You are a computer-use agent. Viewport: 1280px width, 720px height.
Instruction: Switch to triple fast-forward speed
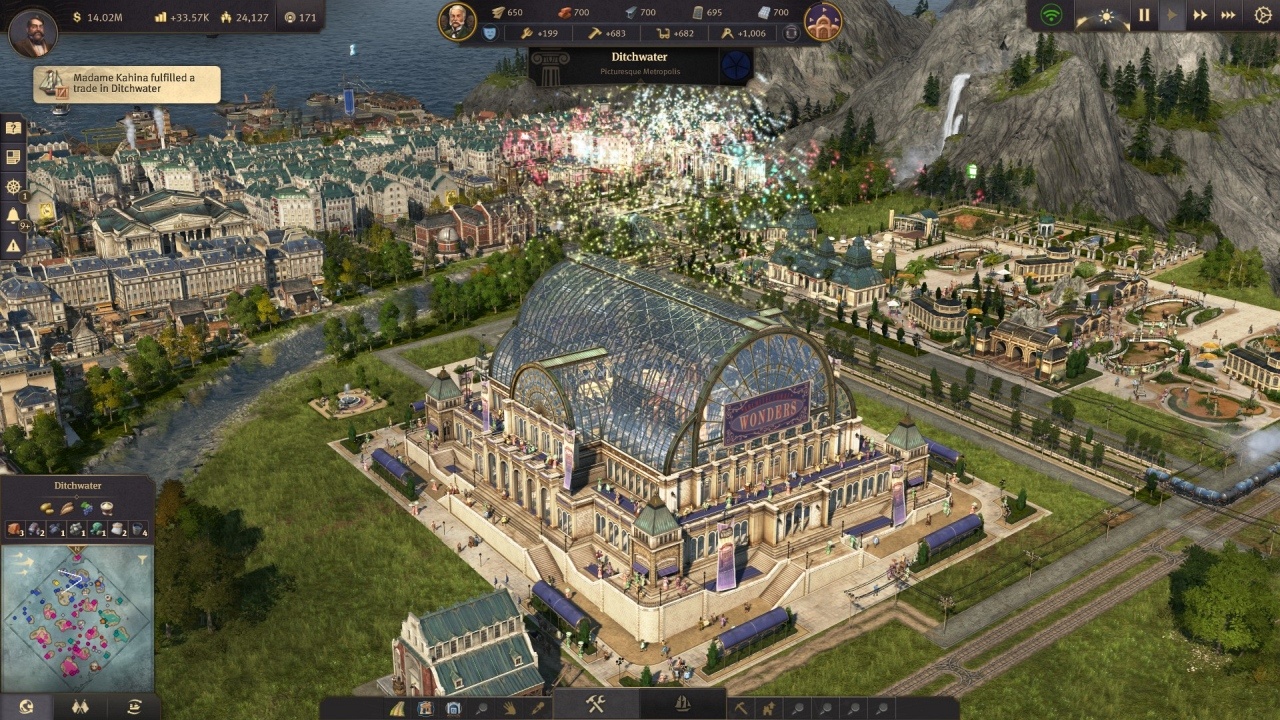pos(1229,16)
